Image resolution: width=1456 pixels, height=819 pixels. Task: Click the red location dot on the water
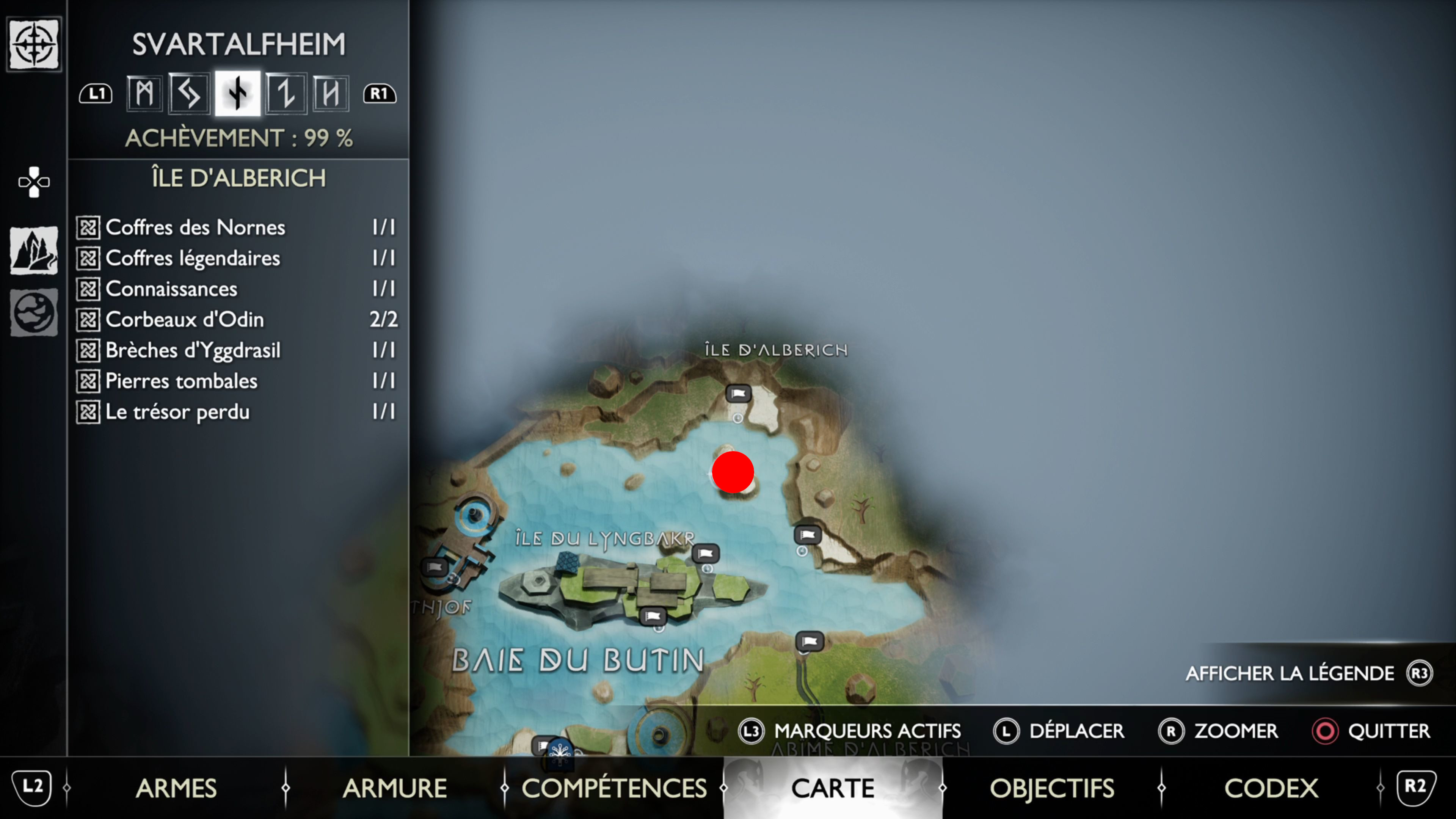733,471
